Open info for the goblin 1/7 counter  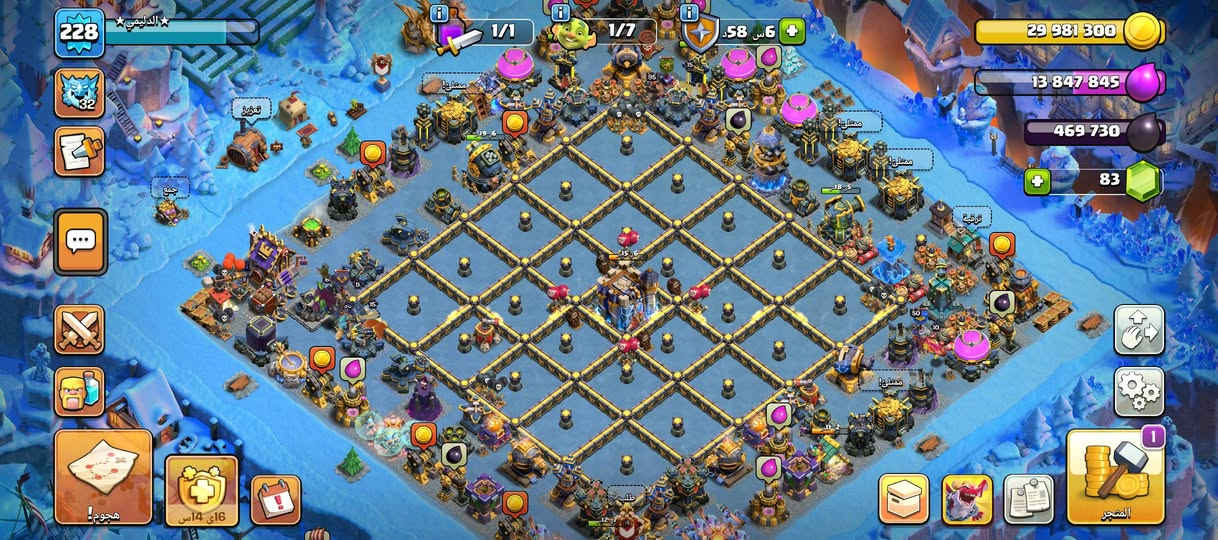tap(560, 13)
